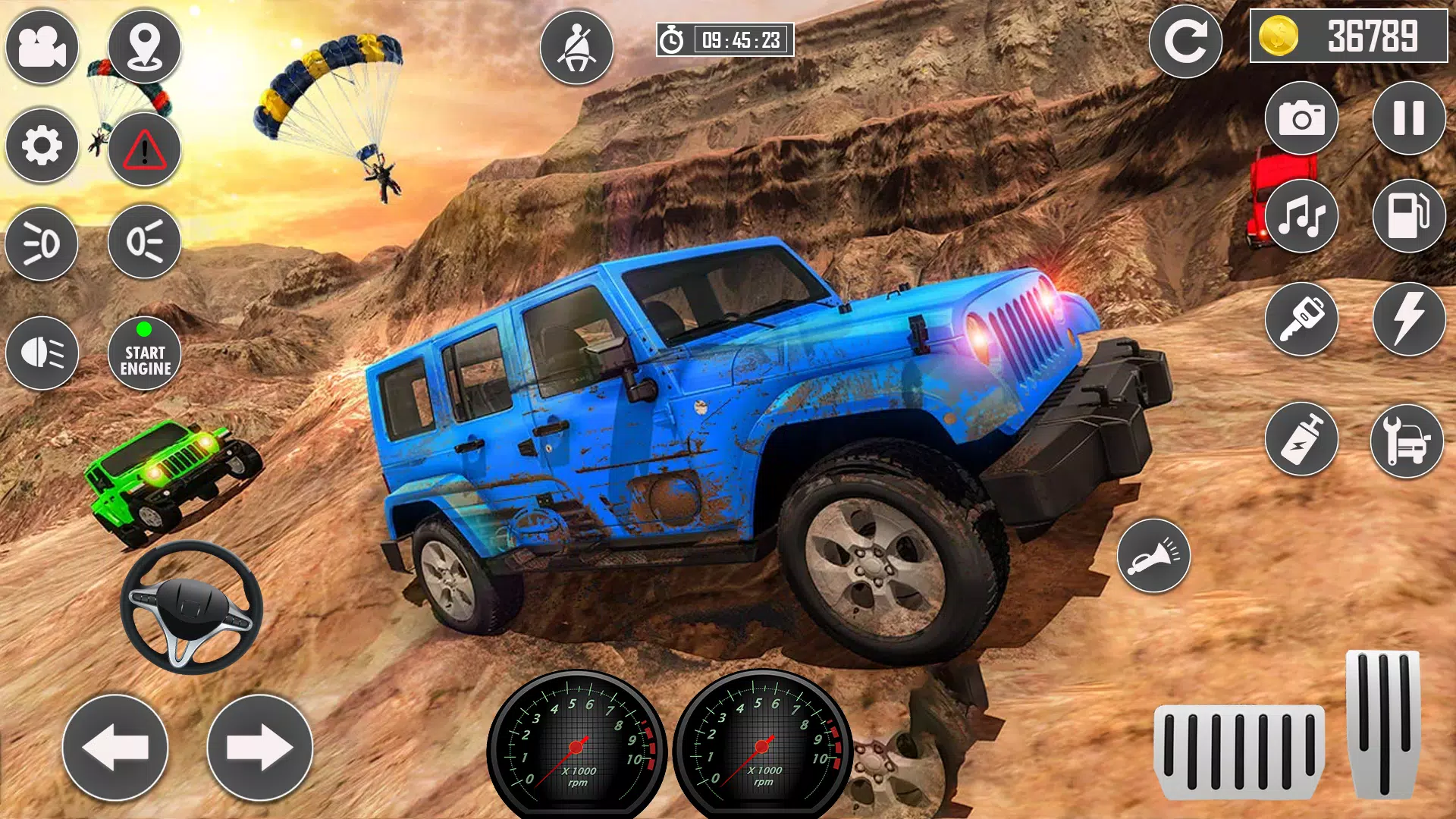1456x819 pixels.
Task: Honk the horn button
Action: tap(1153, 556)
